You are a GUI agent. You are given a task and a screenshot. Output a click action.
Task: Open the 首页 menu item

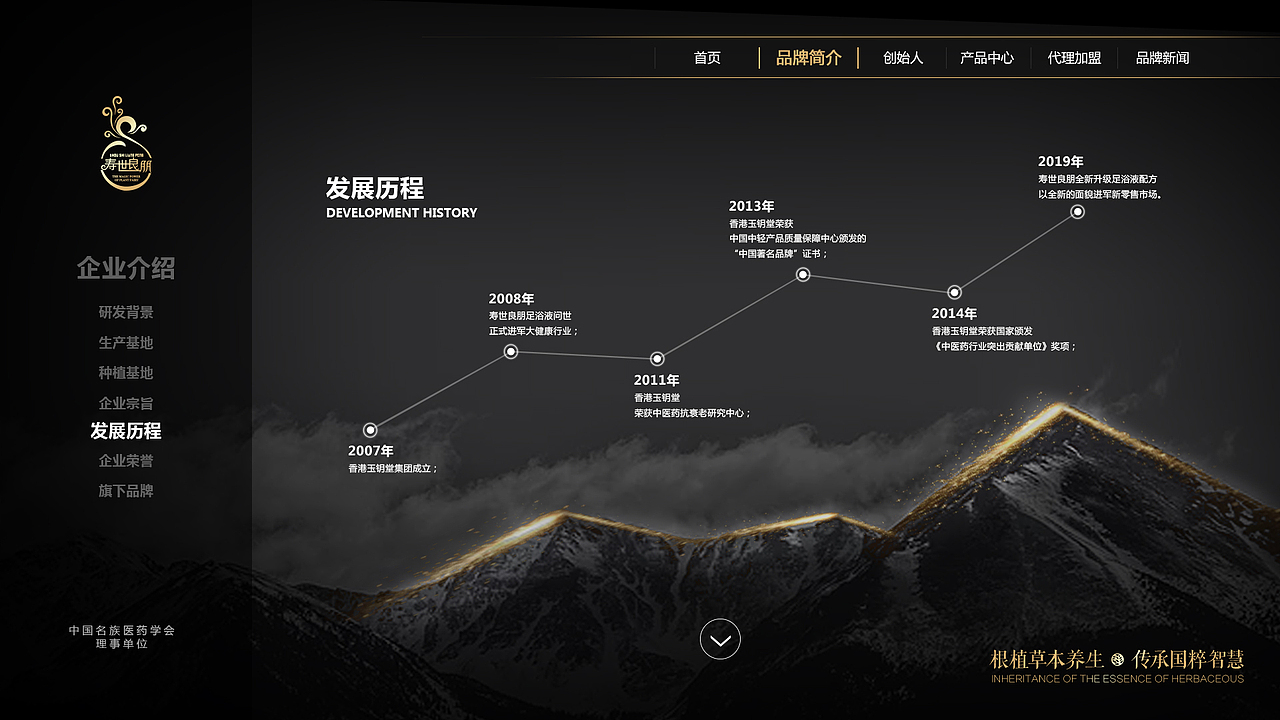click(x=708, y=58)
